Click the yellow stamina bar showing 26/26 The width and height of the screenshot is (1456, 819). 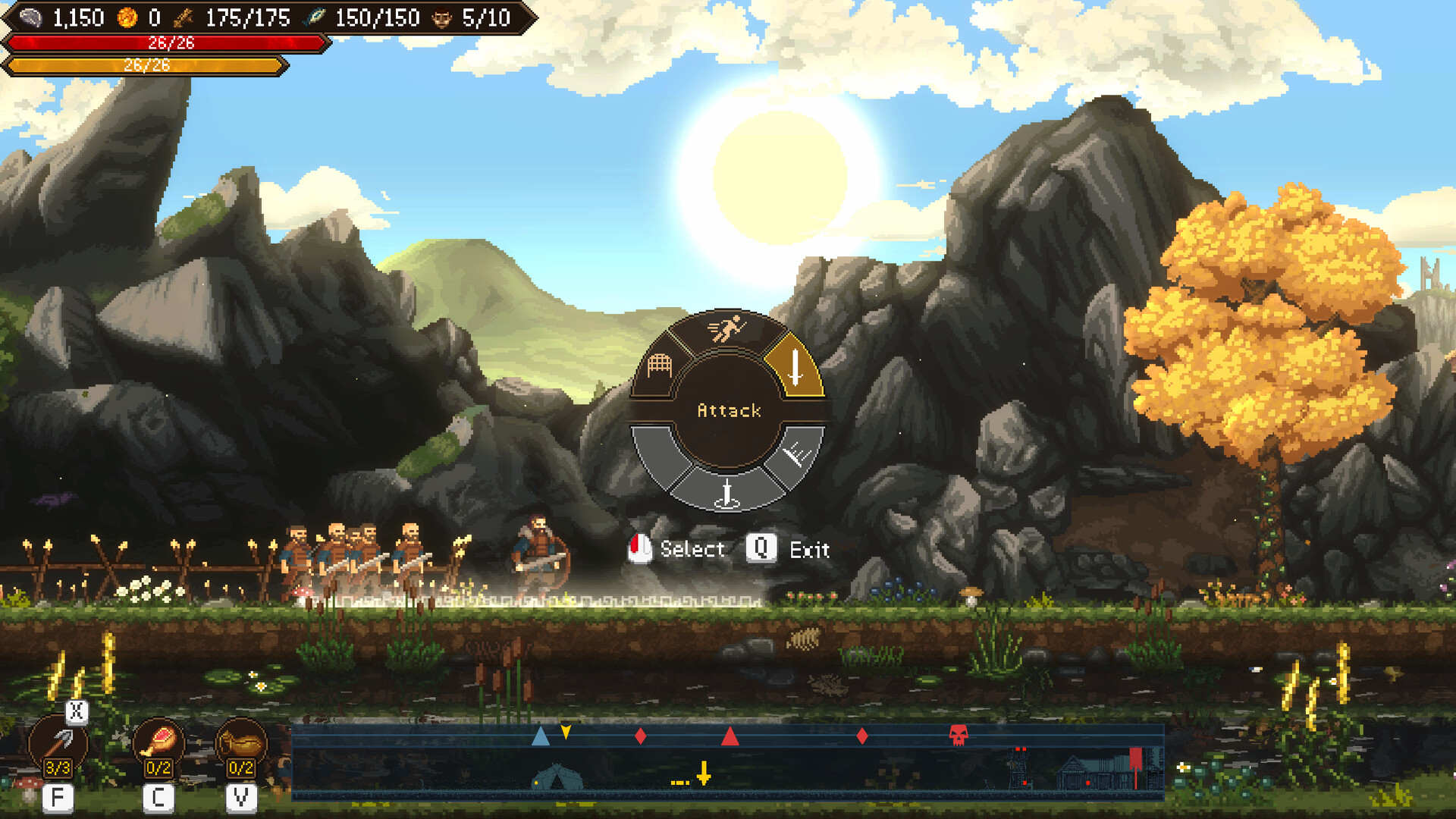click(x=148, y=67)
